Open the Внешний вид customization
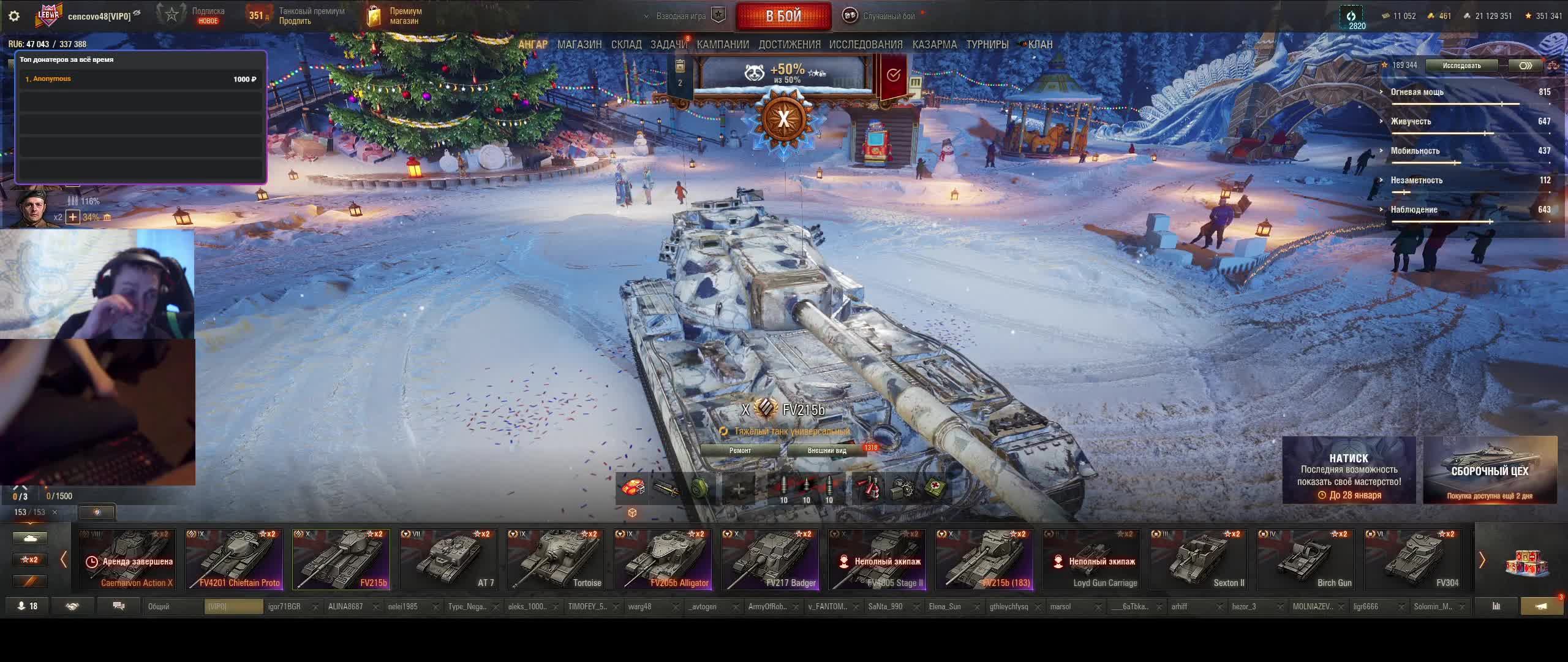Screen dimensions: 1568x662 click(x=827, y=451)
